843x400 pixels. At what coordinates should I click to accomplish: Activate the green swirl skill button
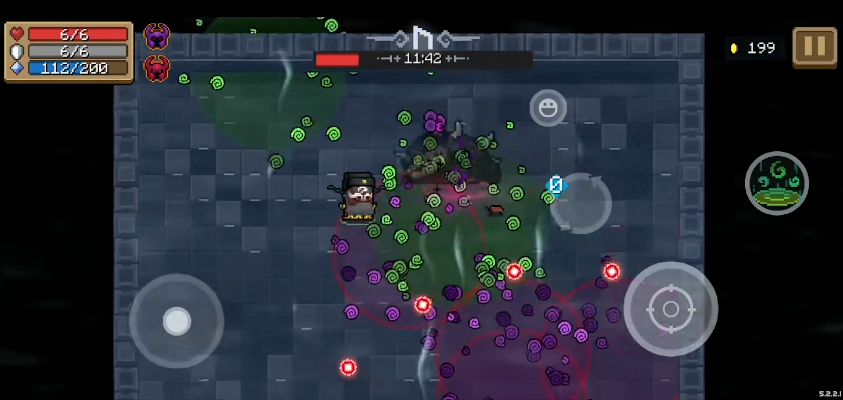coord(776,183)
